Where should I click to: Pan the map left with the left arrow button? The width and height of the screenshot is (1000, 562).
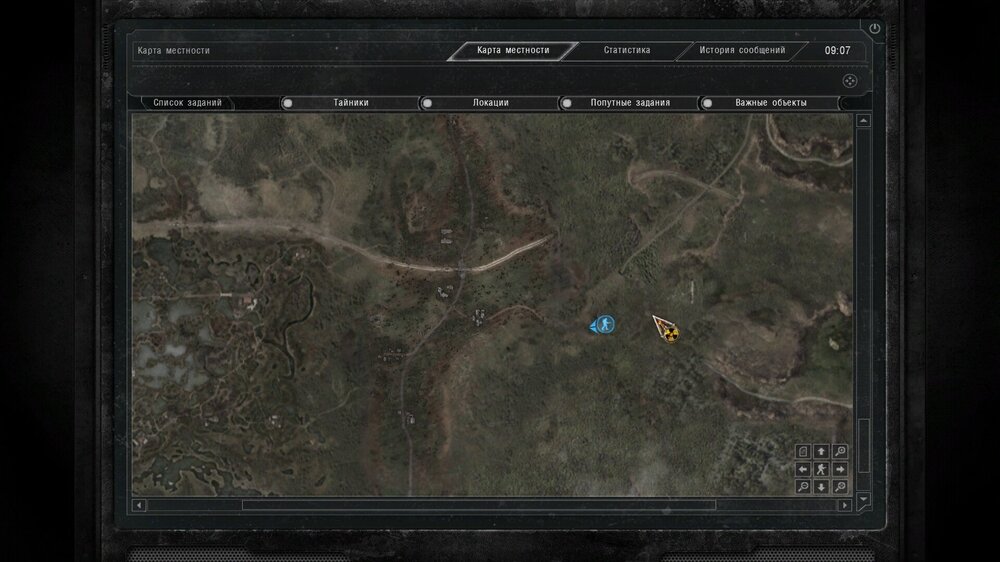pyautogui.click(x=803, y=469)
